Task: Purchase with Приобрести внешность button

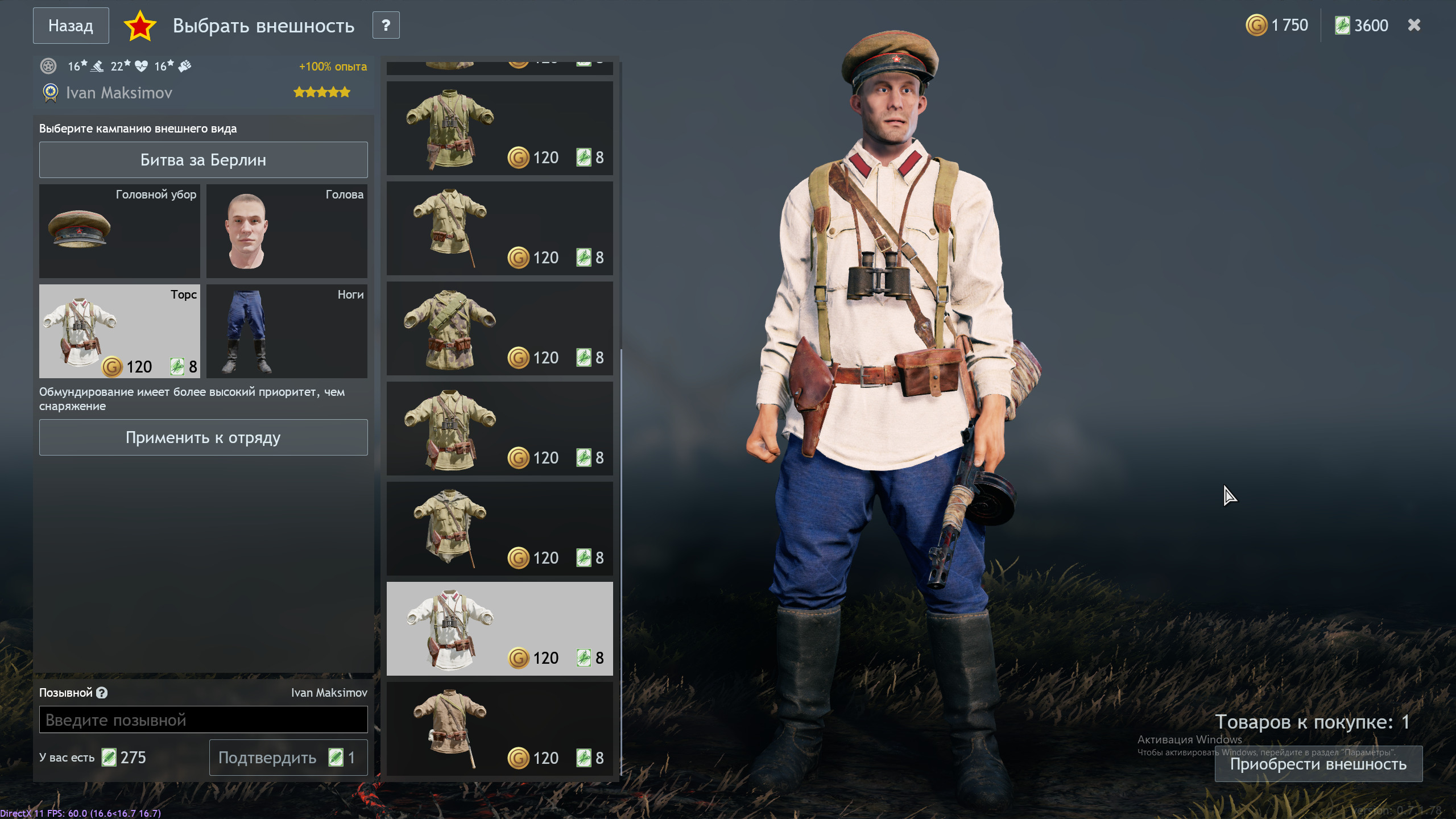Action: [x=1318, y=764]
